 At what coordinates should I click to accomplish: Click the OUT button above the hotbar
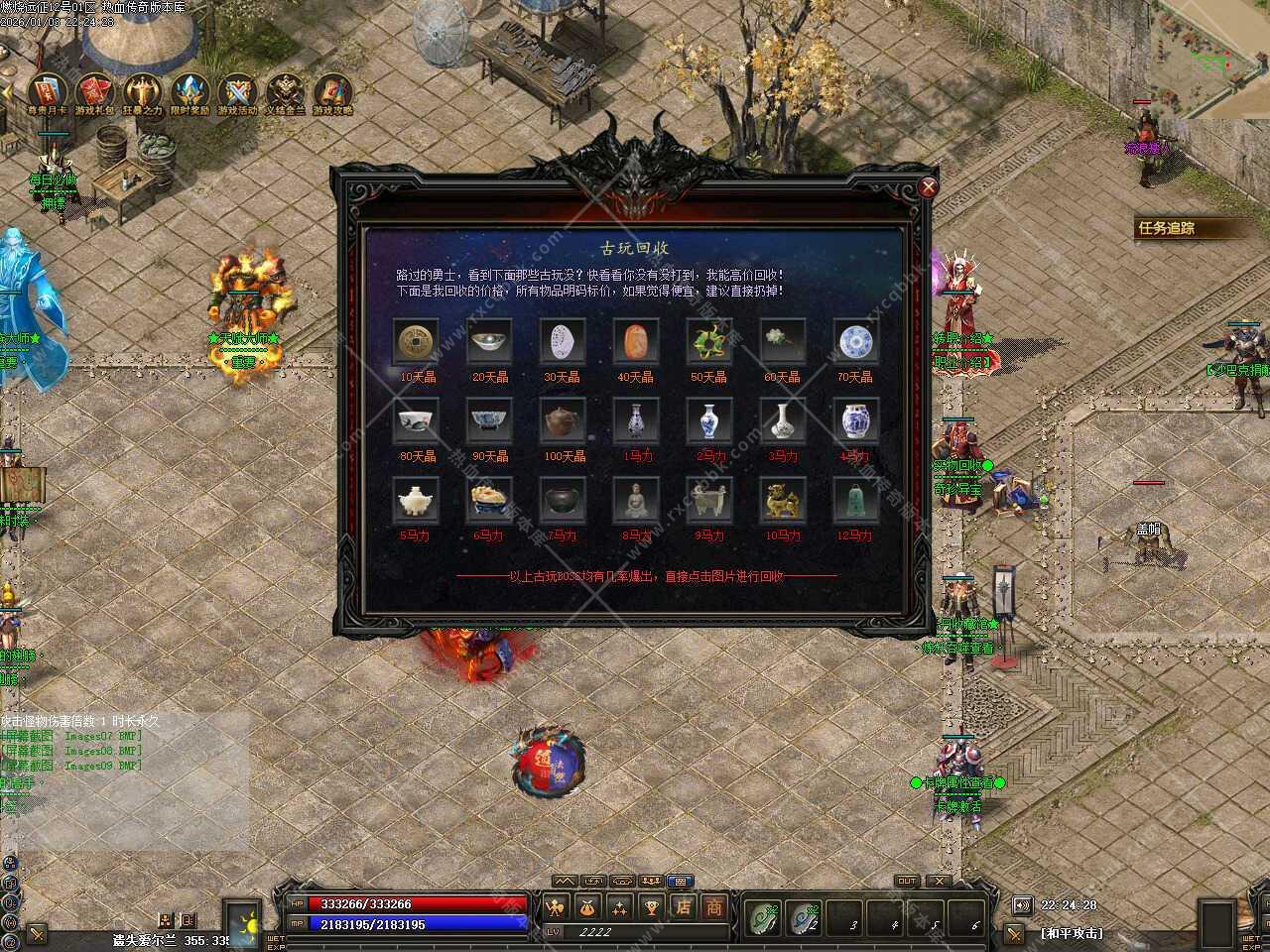pyautogui.click(x=906, y=882)
